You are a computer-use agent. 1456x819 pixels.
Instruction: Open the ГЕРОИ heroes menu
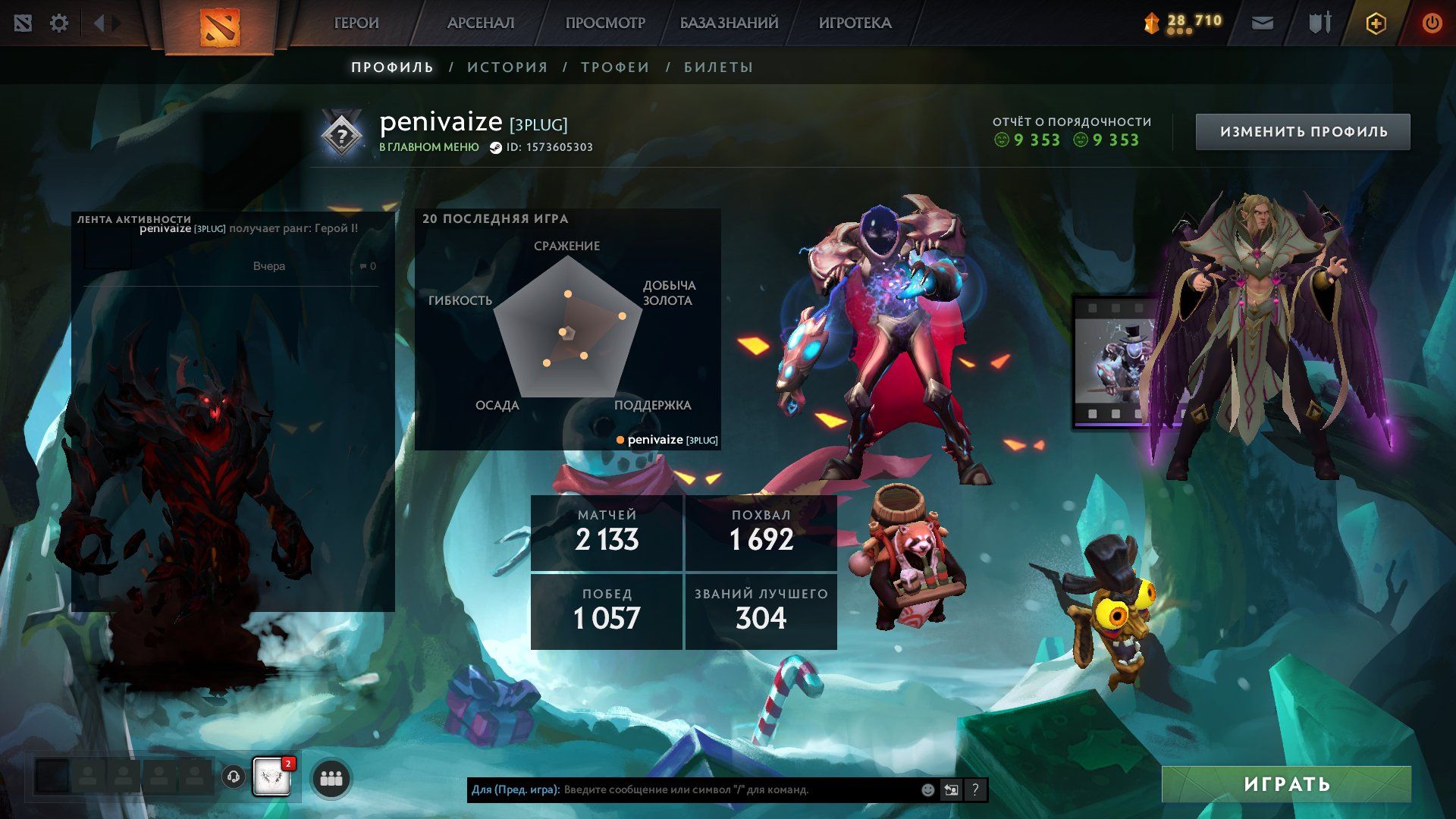[356, 23]
